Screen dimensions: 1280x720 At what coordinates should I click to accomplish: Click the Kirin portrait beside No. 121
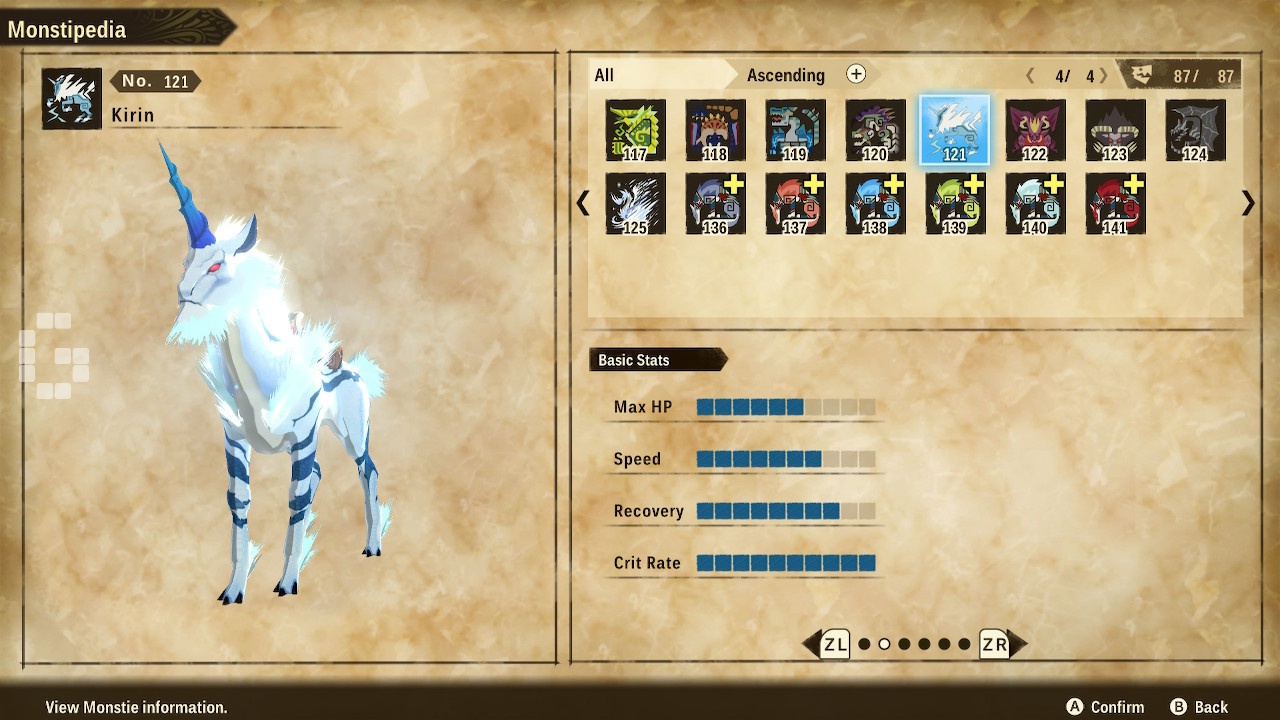[70, 98]
